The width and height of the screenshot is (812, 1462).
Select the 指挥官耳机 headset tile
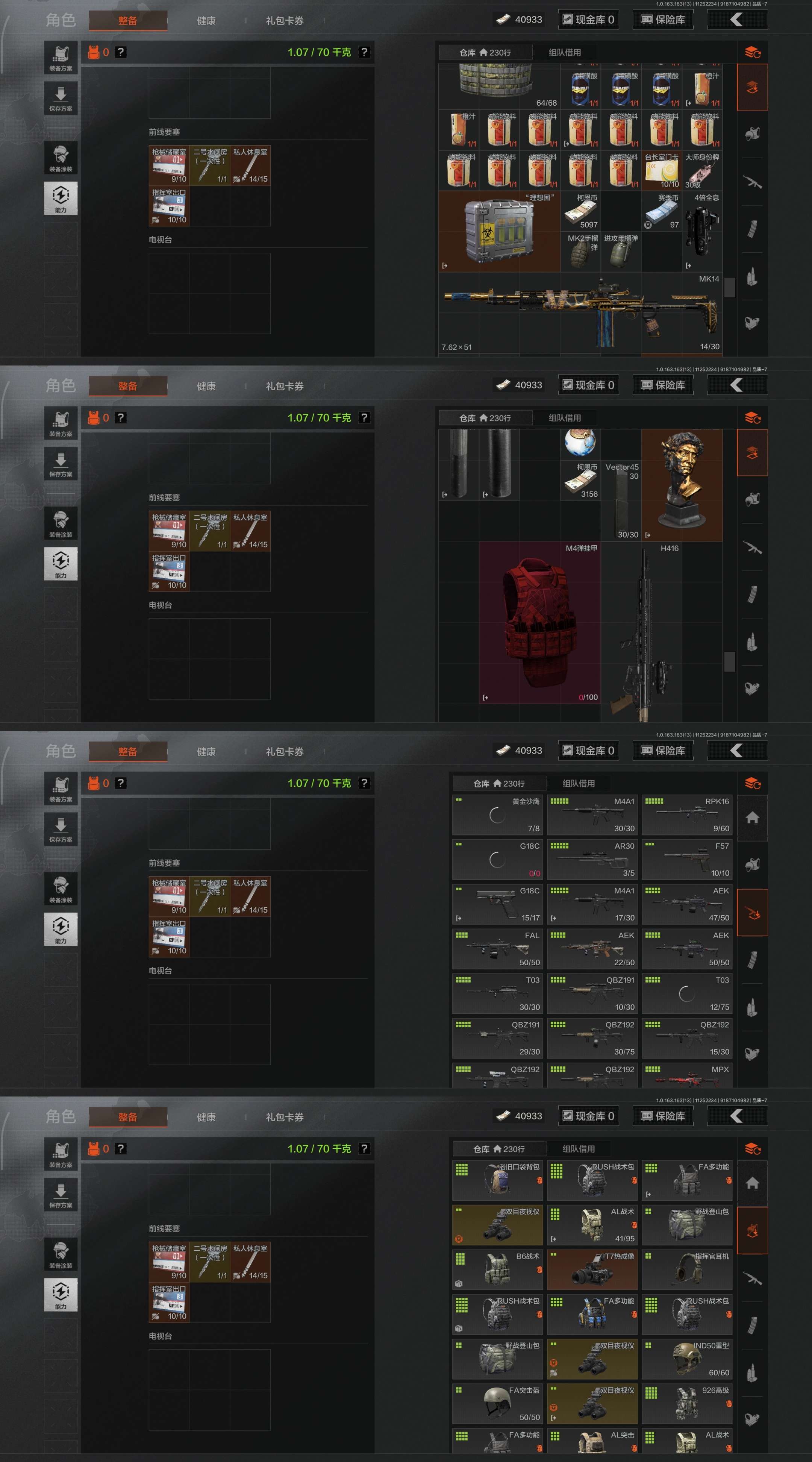click(686, 1269)
